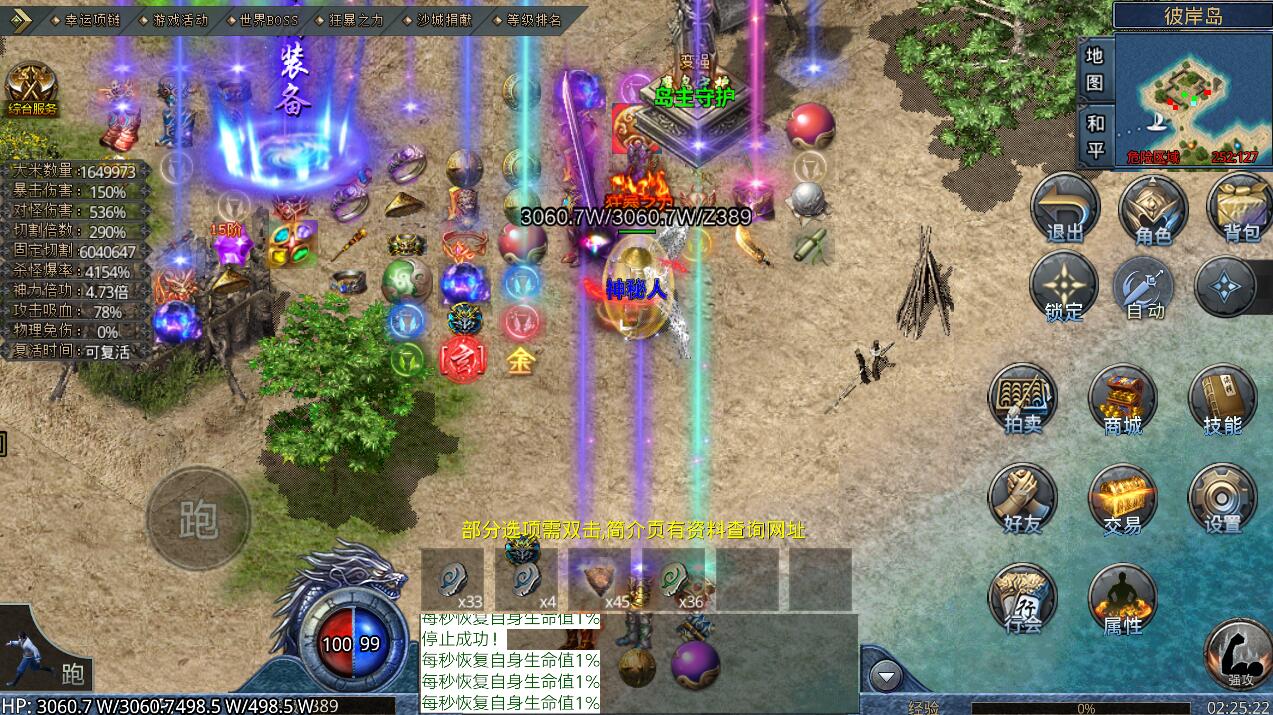Open the 行会 guild panel
Viewport: 1273px width, 715px height.
click(1023, 599)
